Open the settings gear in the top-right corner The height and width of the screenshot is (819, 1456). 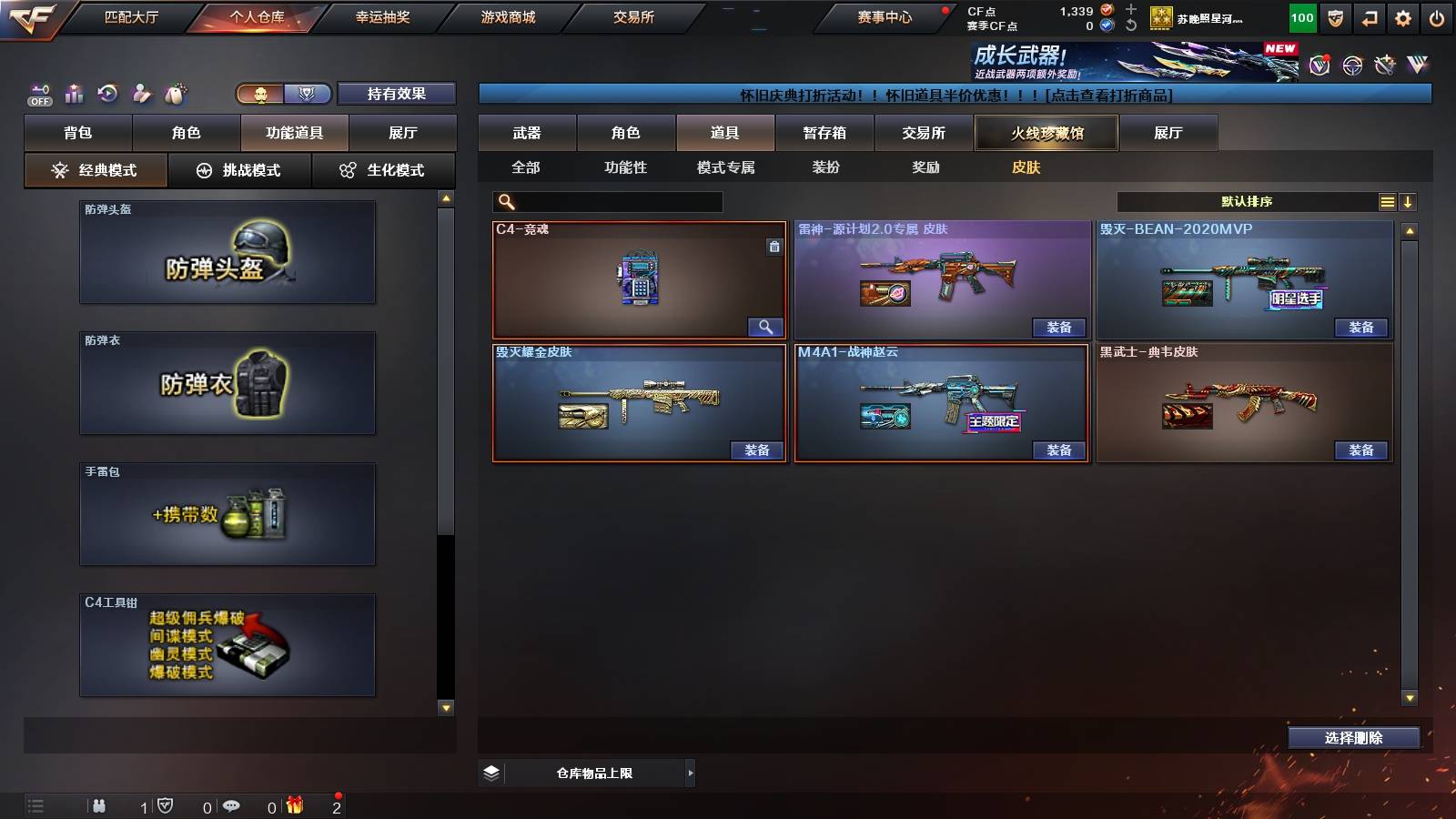[x=1404, y=17]
